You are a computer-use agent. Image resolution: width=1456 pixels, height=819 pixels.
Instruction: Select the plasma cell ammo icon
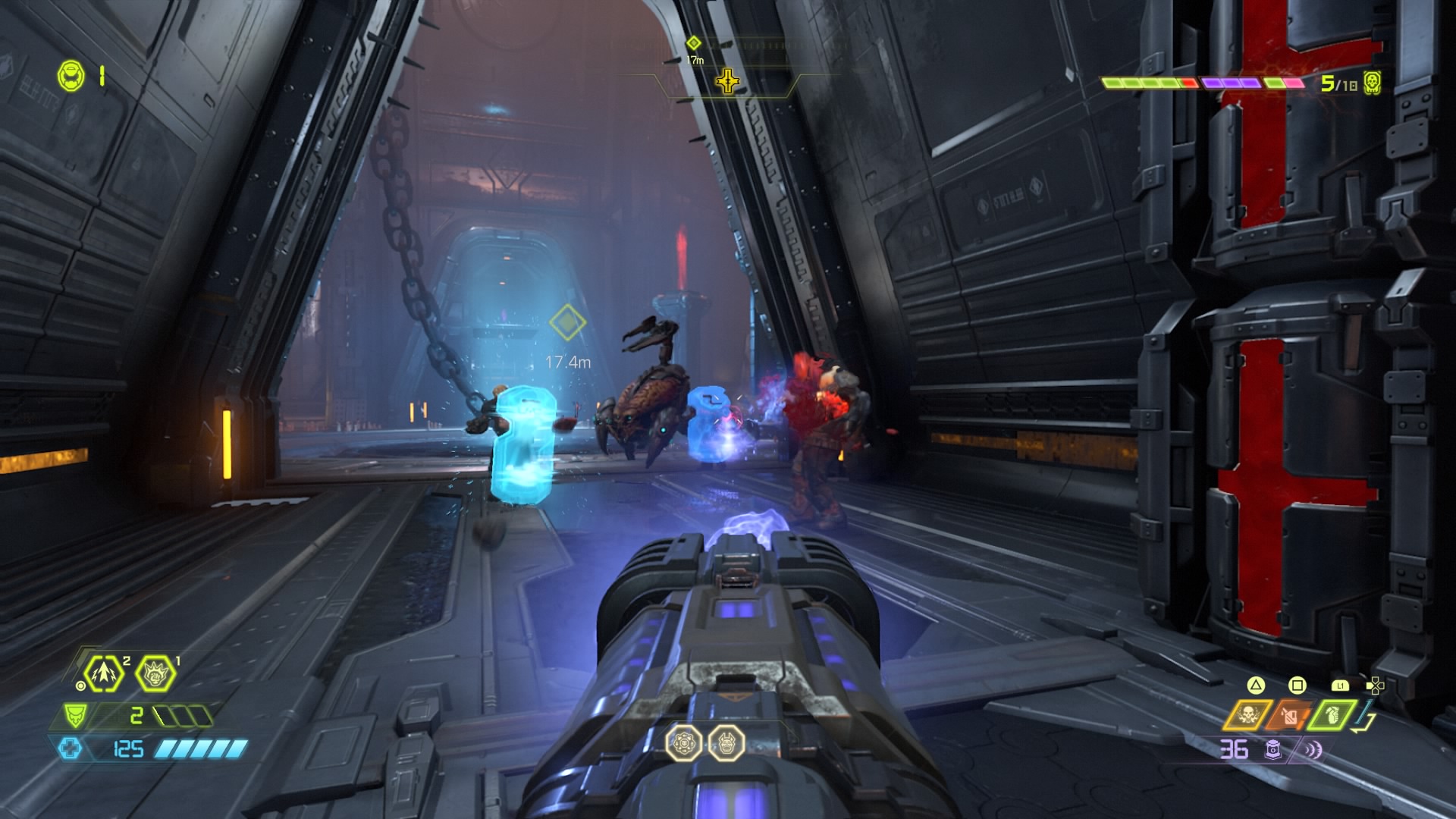coord(1274,750)
